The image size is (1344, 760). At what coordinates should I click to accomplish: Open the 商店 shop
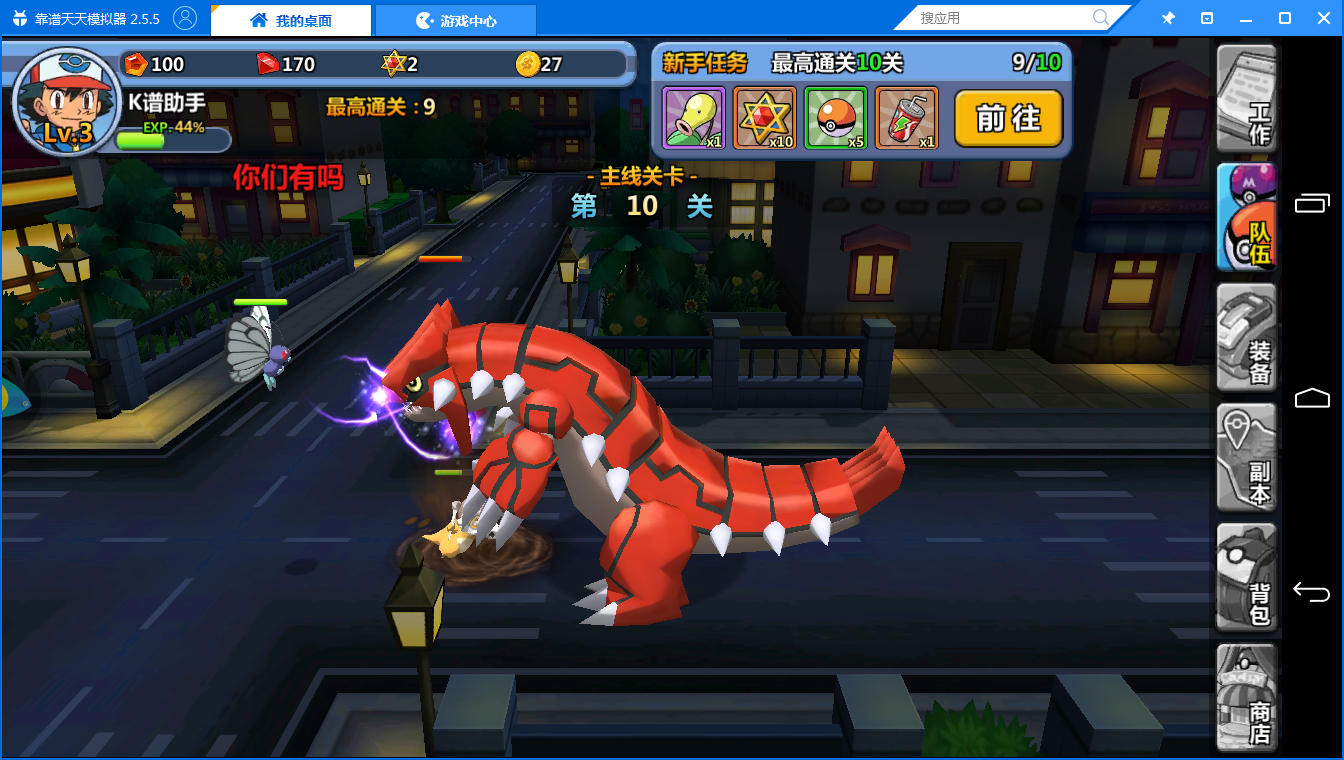coord(1246,698)
